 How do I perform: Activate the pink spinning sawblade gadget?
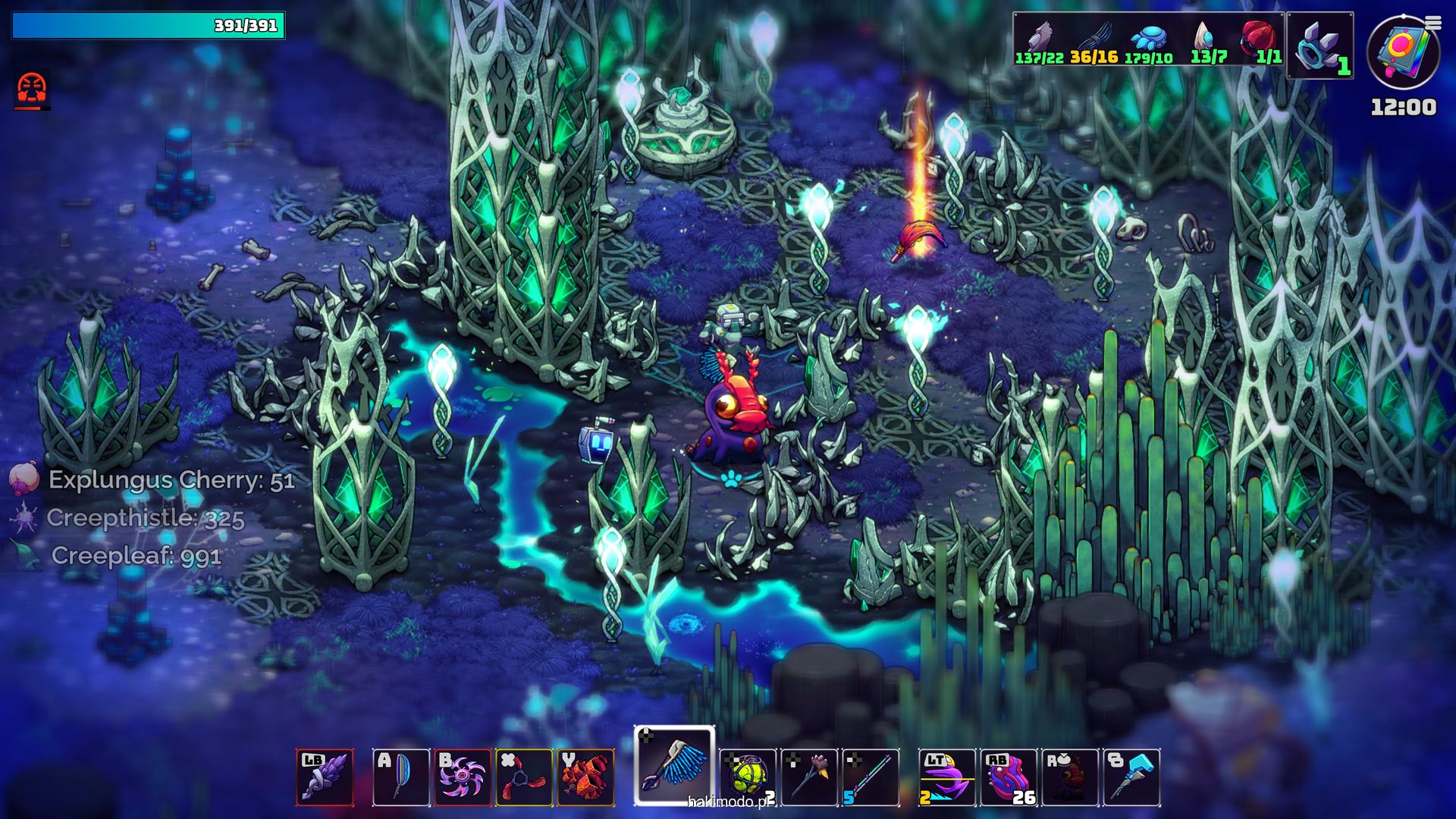click(463, 777)
